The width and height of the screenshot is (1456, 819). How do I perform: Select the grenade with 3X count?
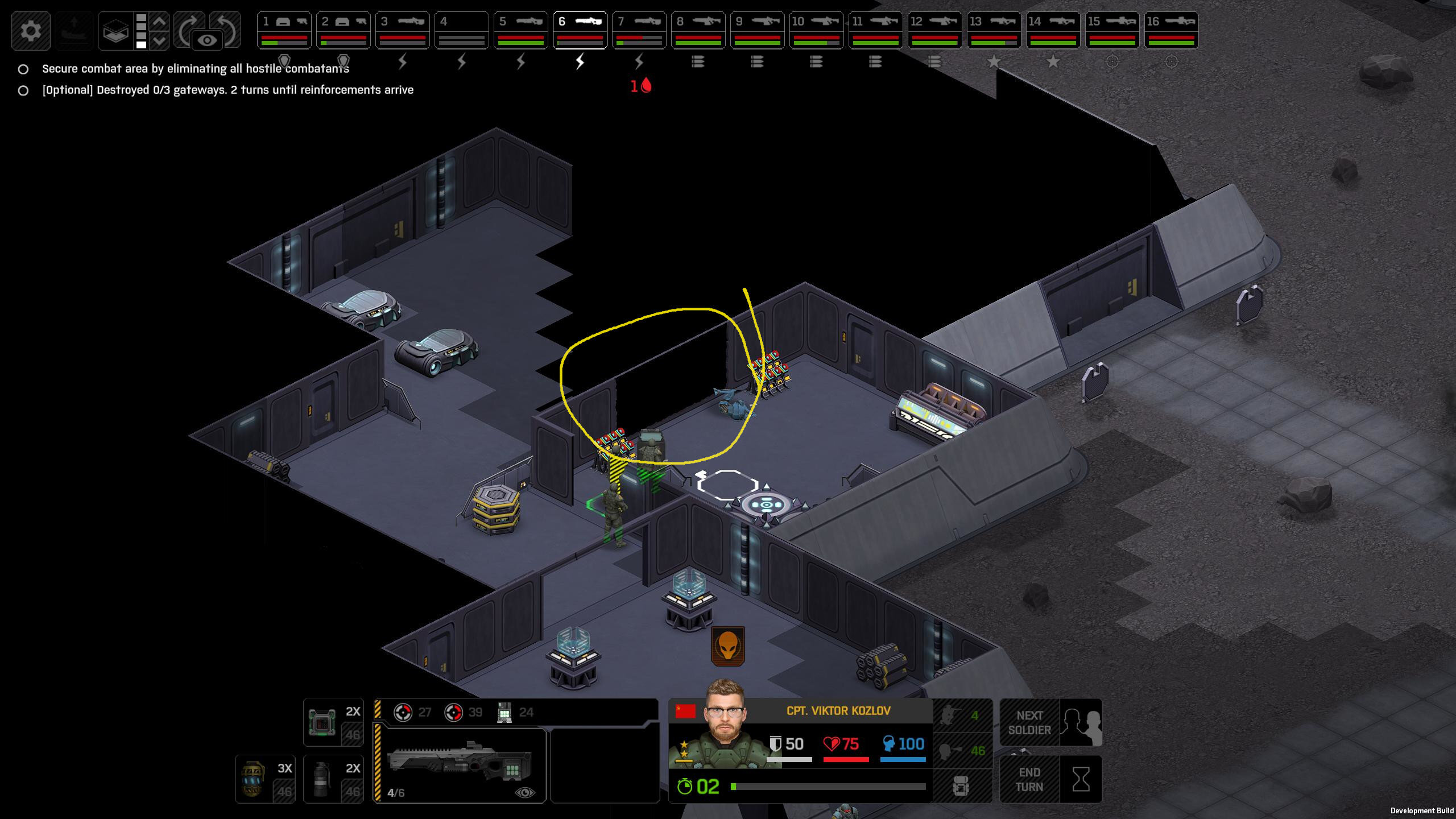(x=265, y=779)
